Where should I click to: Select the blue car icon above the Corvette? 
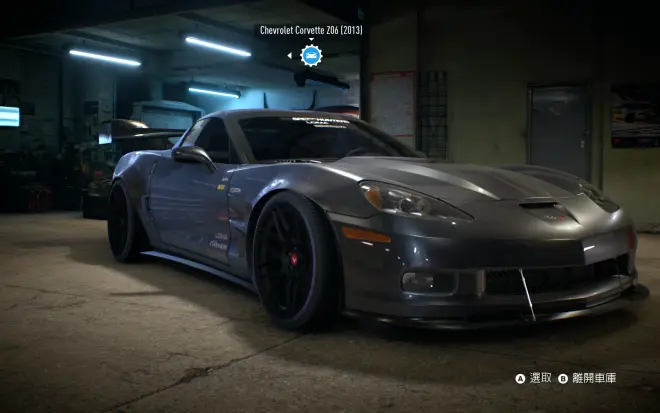point(311,55)
